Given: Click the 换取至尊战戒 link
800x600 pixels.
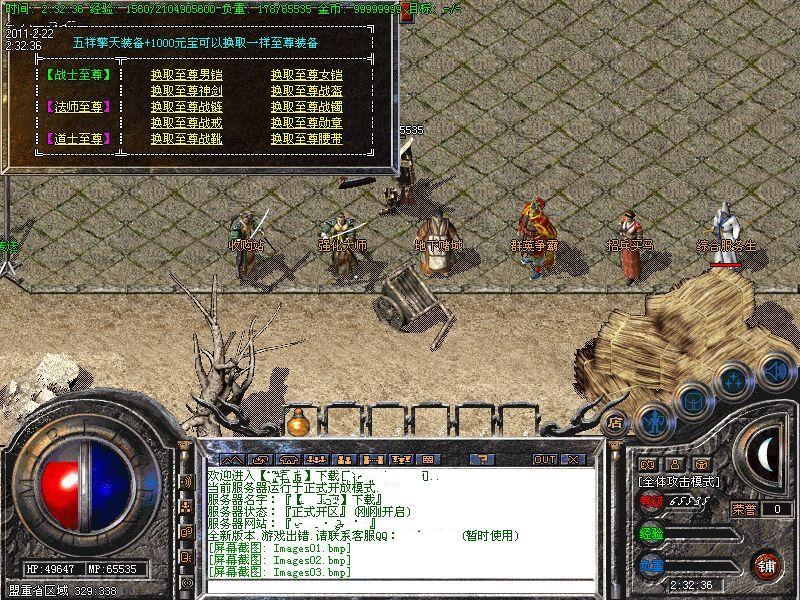Looking at the screenshot, I should (x=186, y=123).
